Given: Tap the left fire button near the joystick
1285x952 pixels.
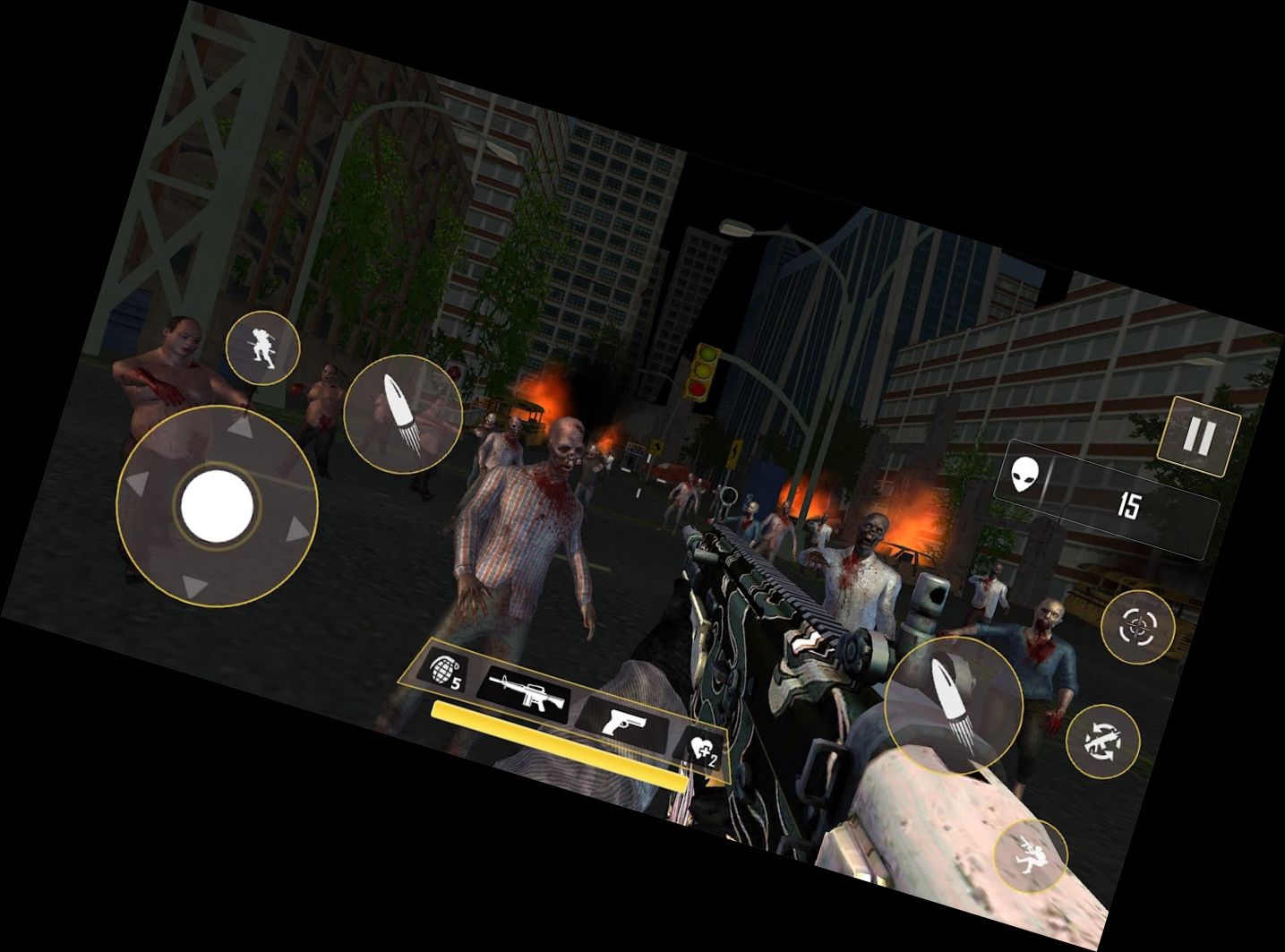Looking at the screenshot, I should pyautogui.click(x=405, y=415).
